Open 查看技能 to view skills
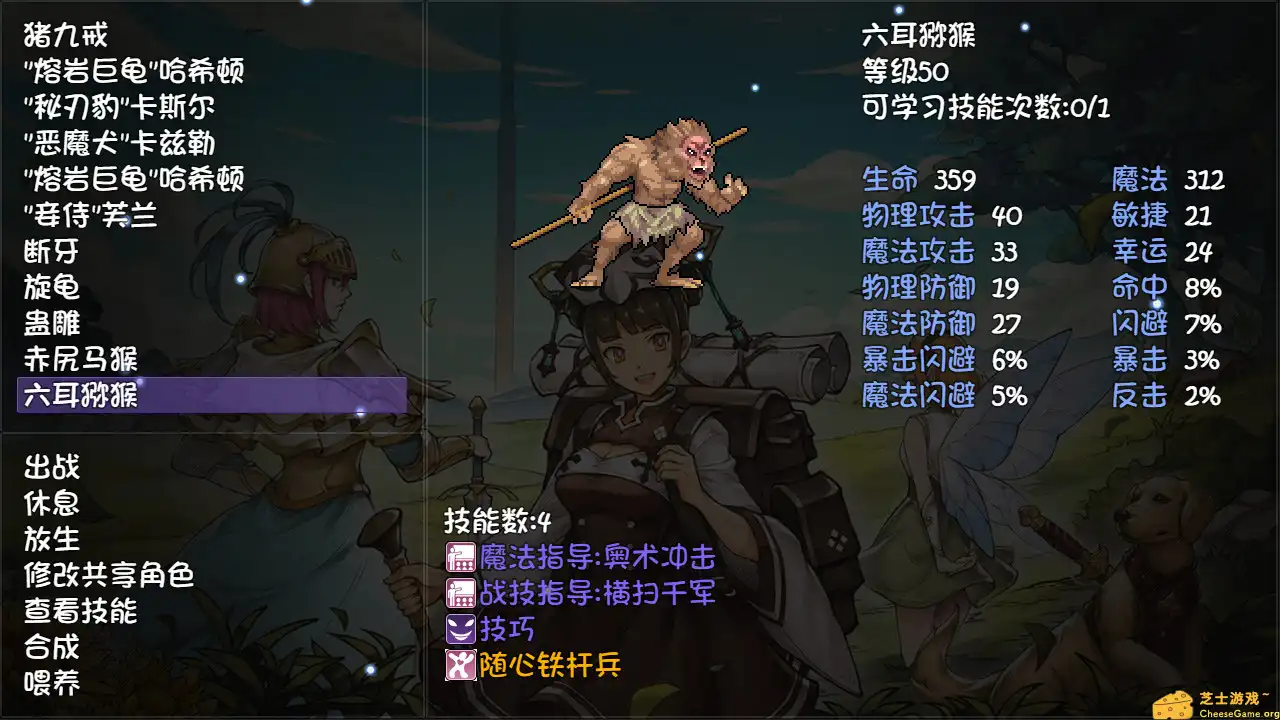 point(84,611)
